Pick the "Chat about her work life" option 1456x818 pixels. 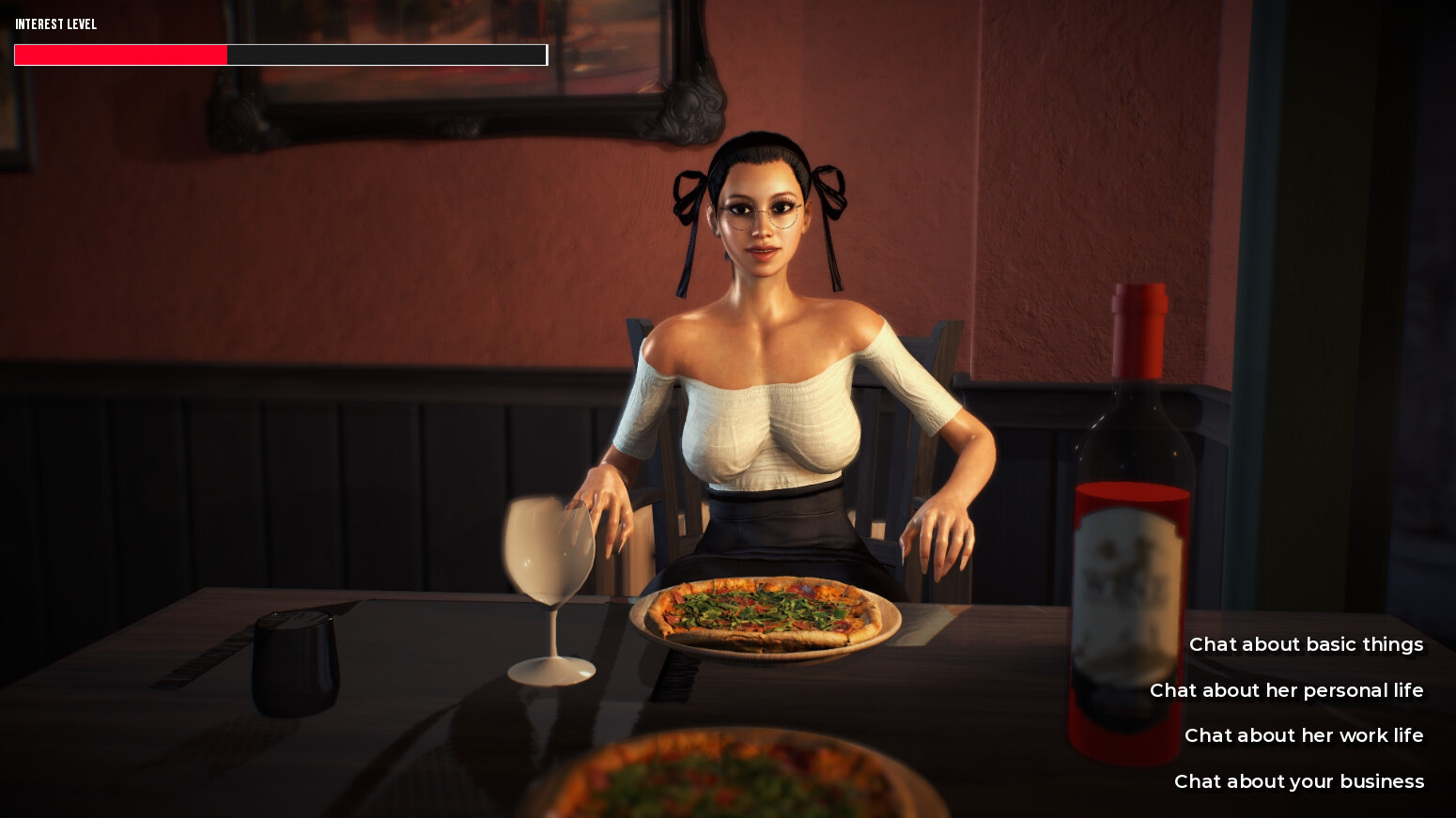coord(1303,735)
